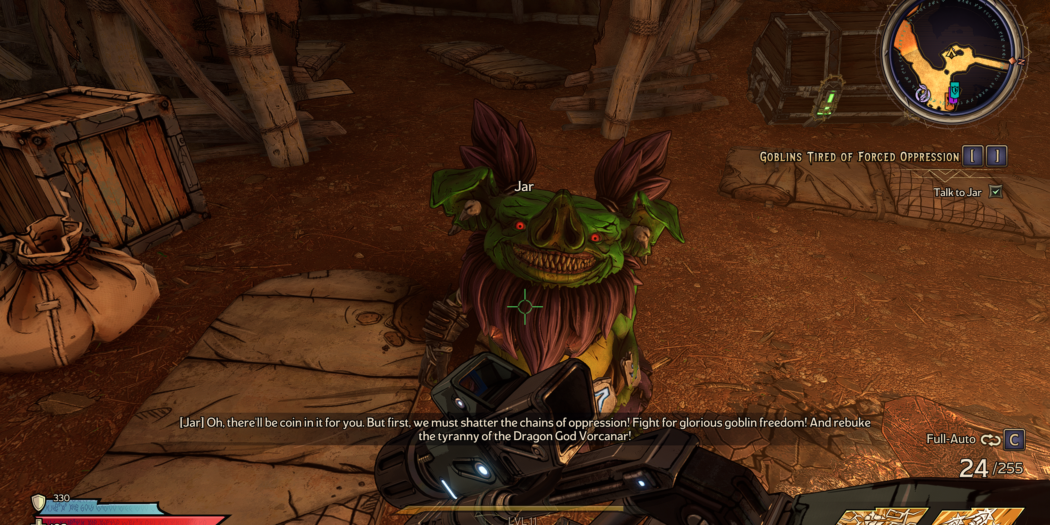Click the Talk to Jar objective checkbox
Screen dimensions: 1050x525
996,192
